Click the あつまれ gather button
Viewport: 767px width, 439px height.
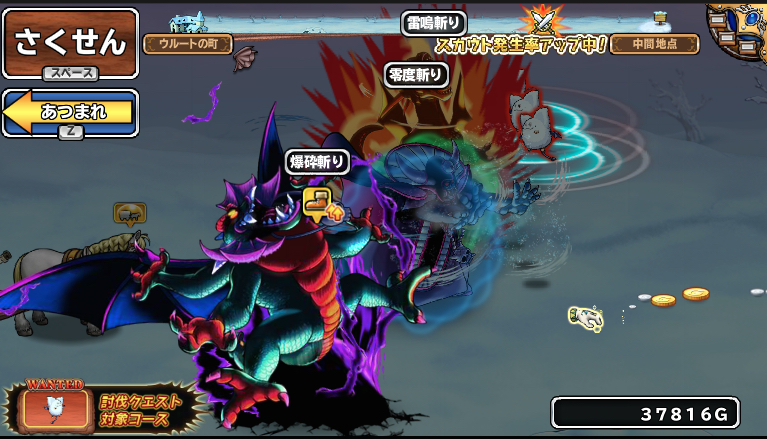[x=70, y=111]
